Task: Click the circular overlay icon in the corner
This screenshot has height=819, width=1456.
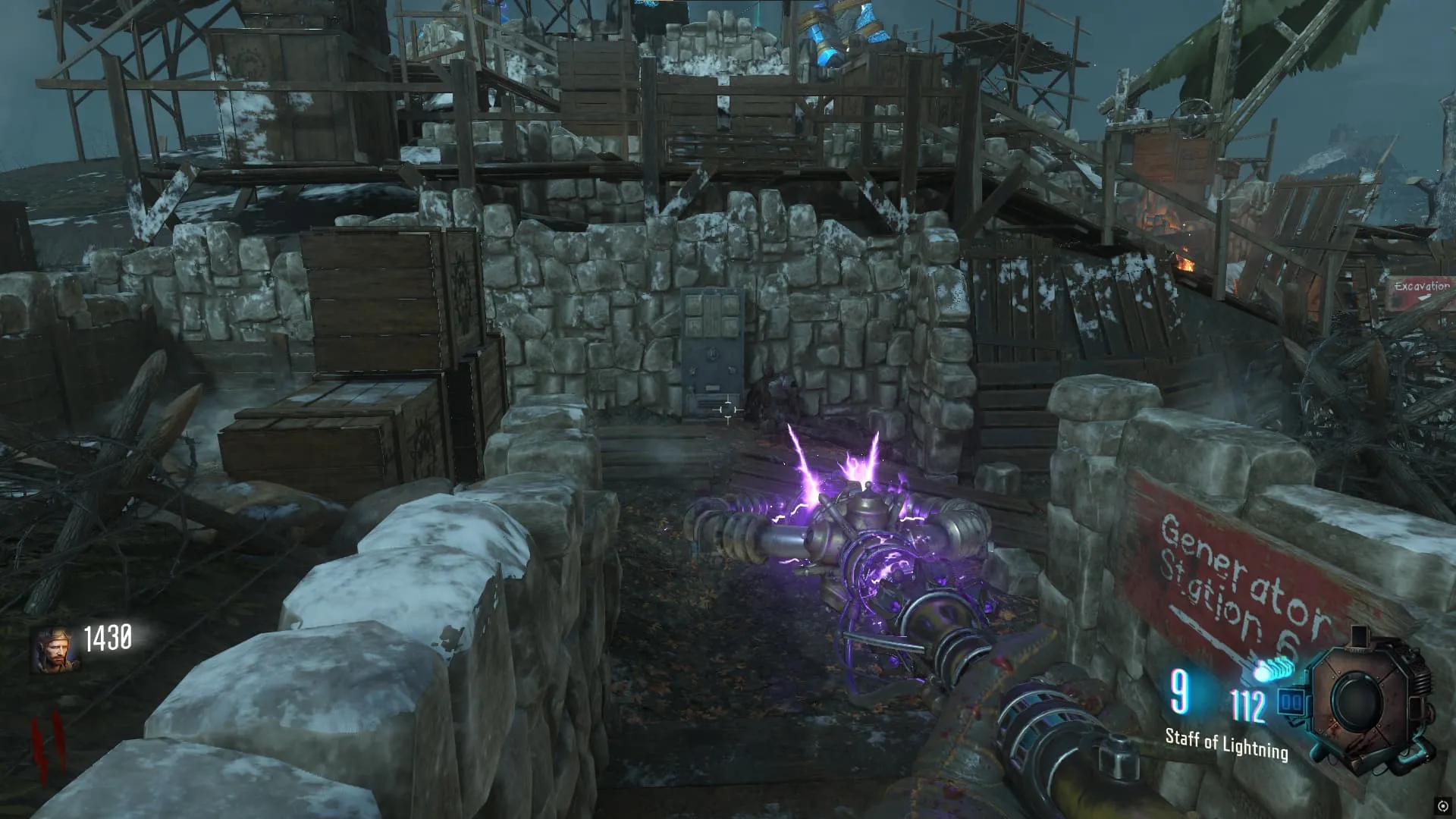Action: (x=1442, y=805)
